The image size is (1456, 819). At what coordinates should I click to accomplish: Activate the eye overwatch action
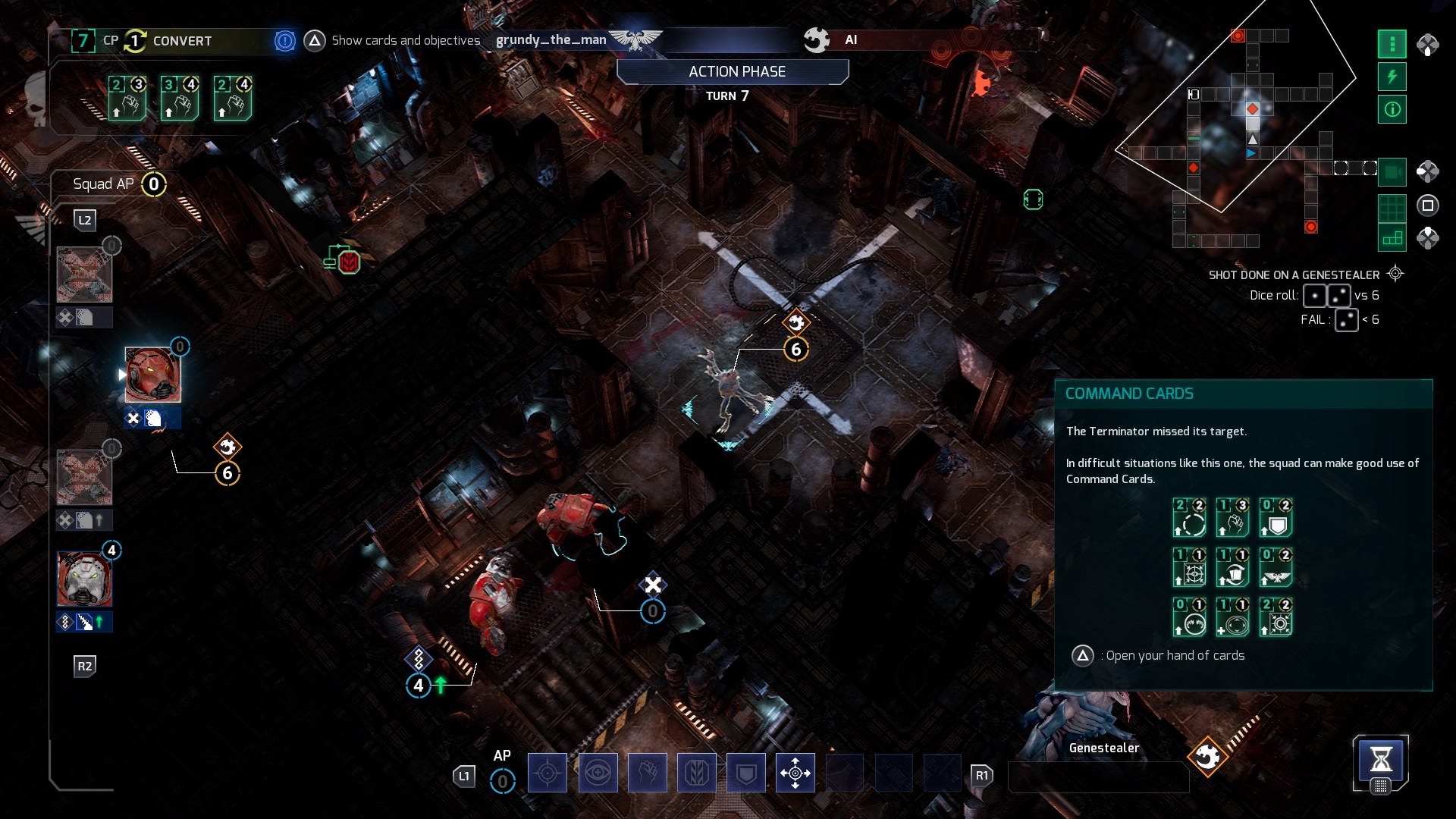pos(598,773)
